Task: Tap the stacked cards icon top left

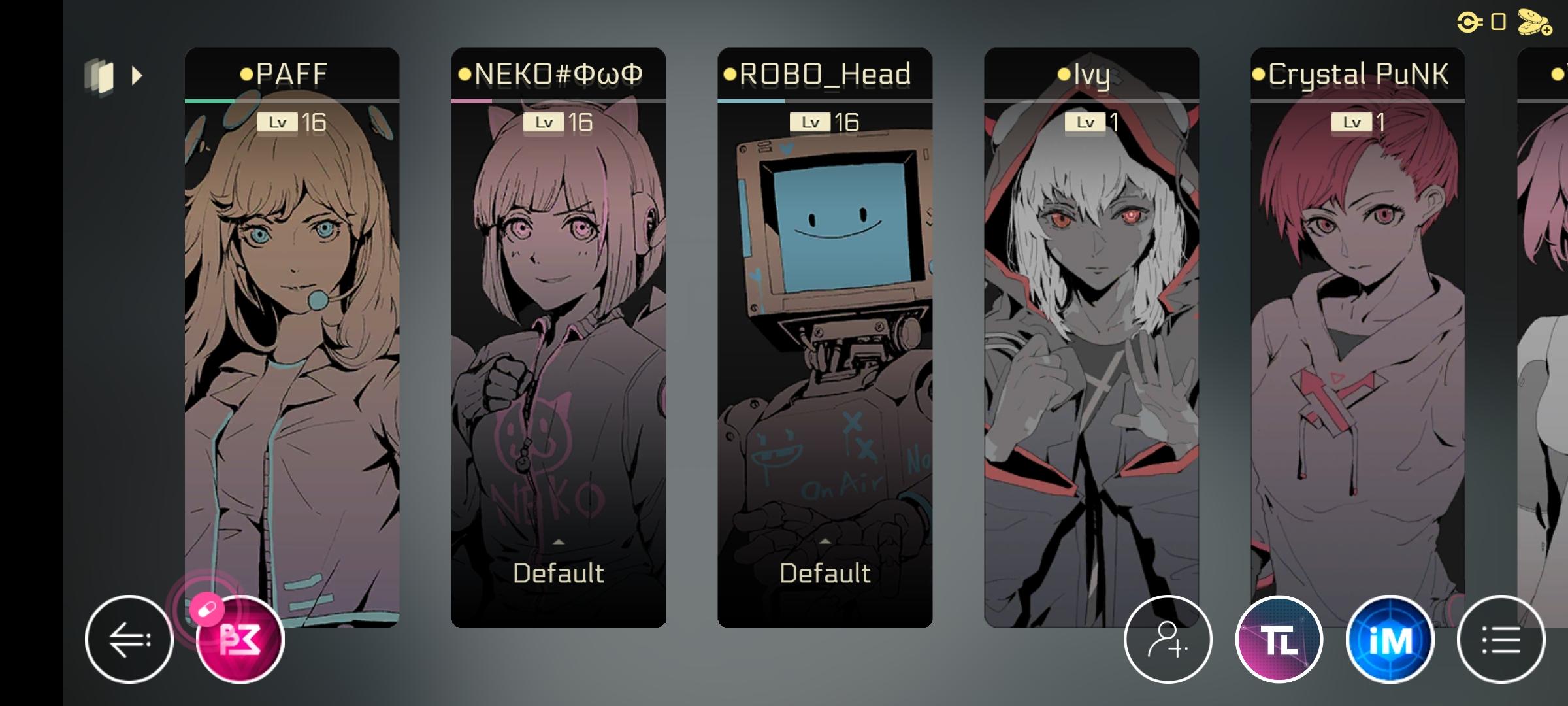Action: 99,76
